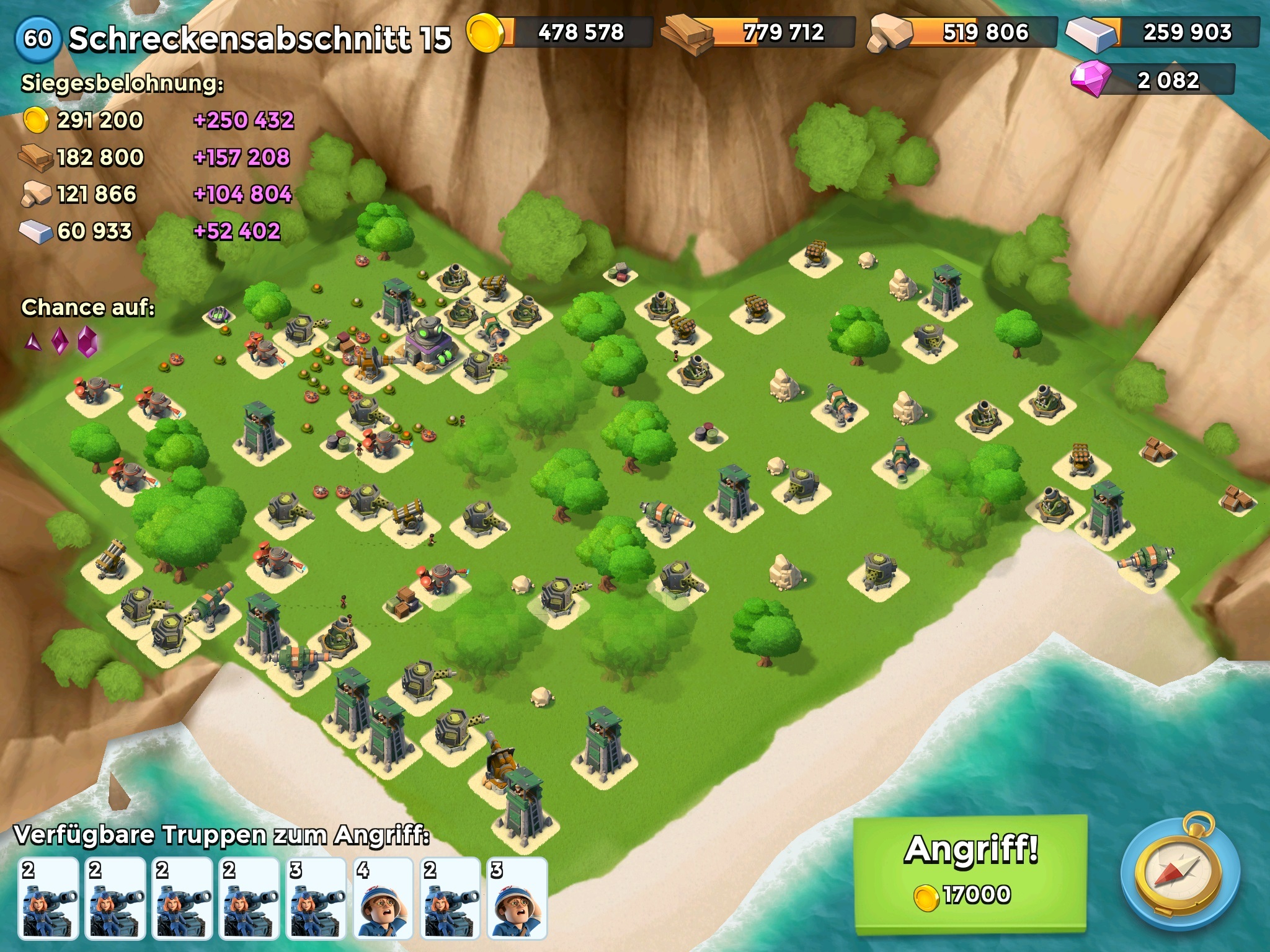Select the medic troop card with 4 units
The width and height of the screenshot is (1270, 952).
click(383, 897)
